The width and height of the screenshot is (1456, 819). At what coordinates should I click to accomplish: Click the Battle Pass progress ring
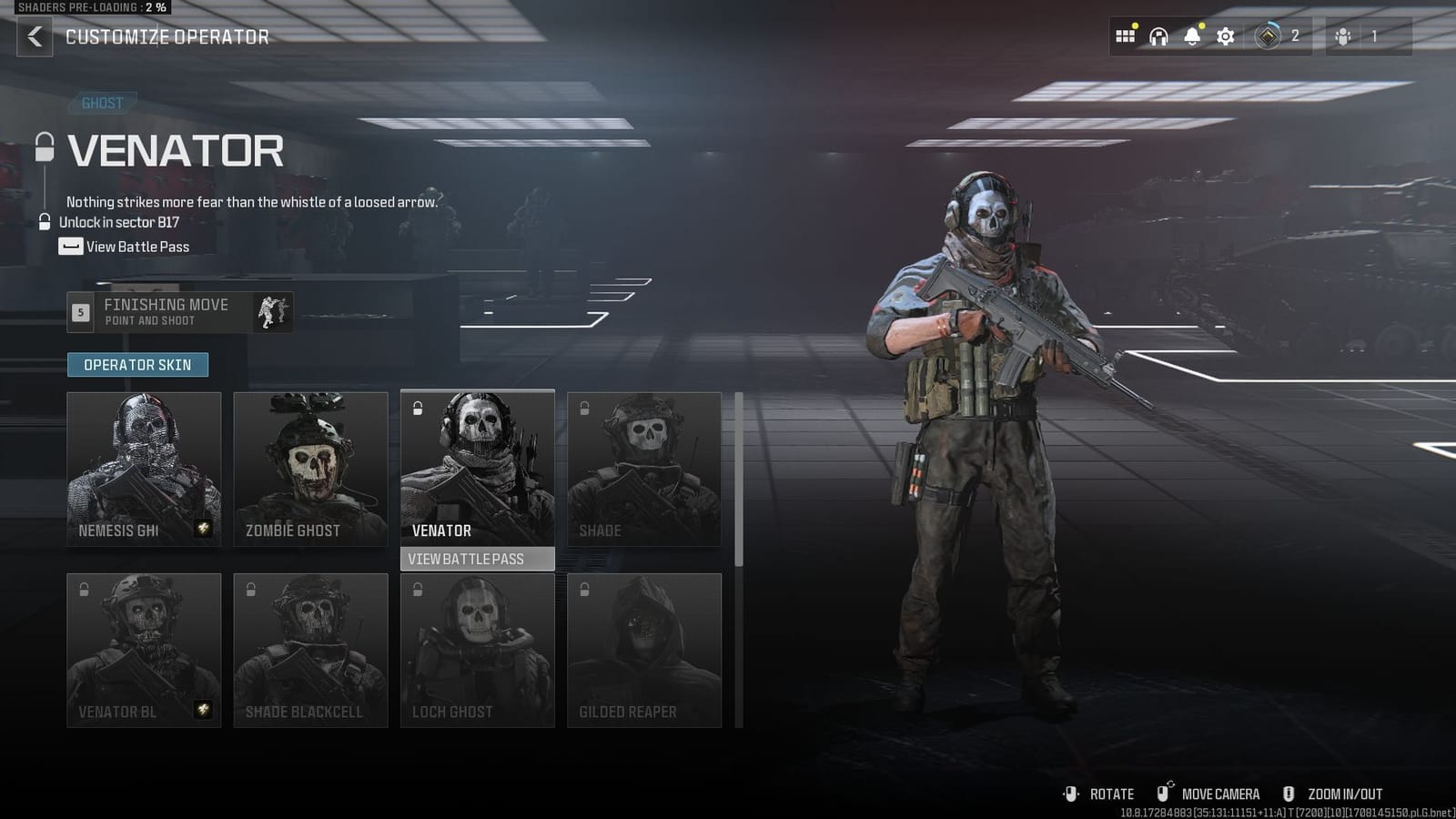1266,35
